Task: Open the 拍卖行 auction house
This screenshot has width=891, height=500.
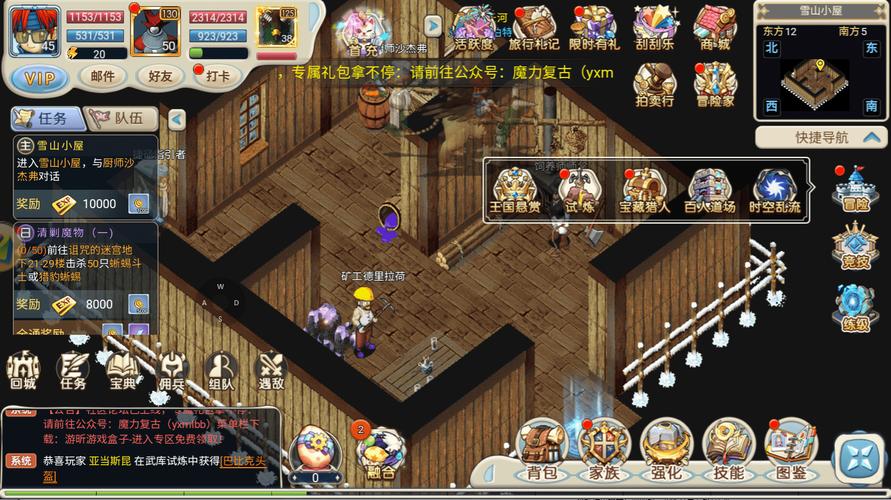Action: tap(655, 85)
